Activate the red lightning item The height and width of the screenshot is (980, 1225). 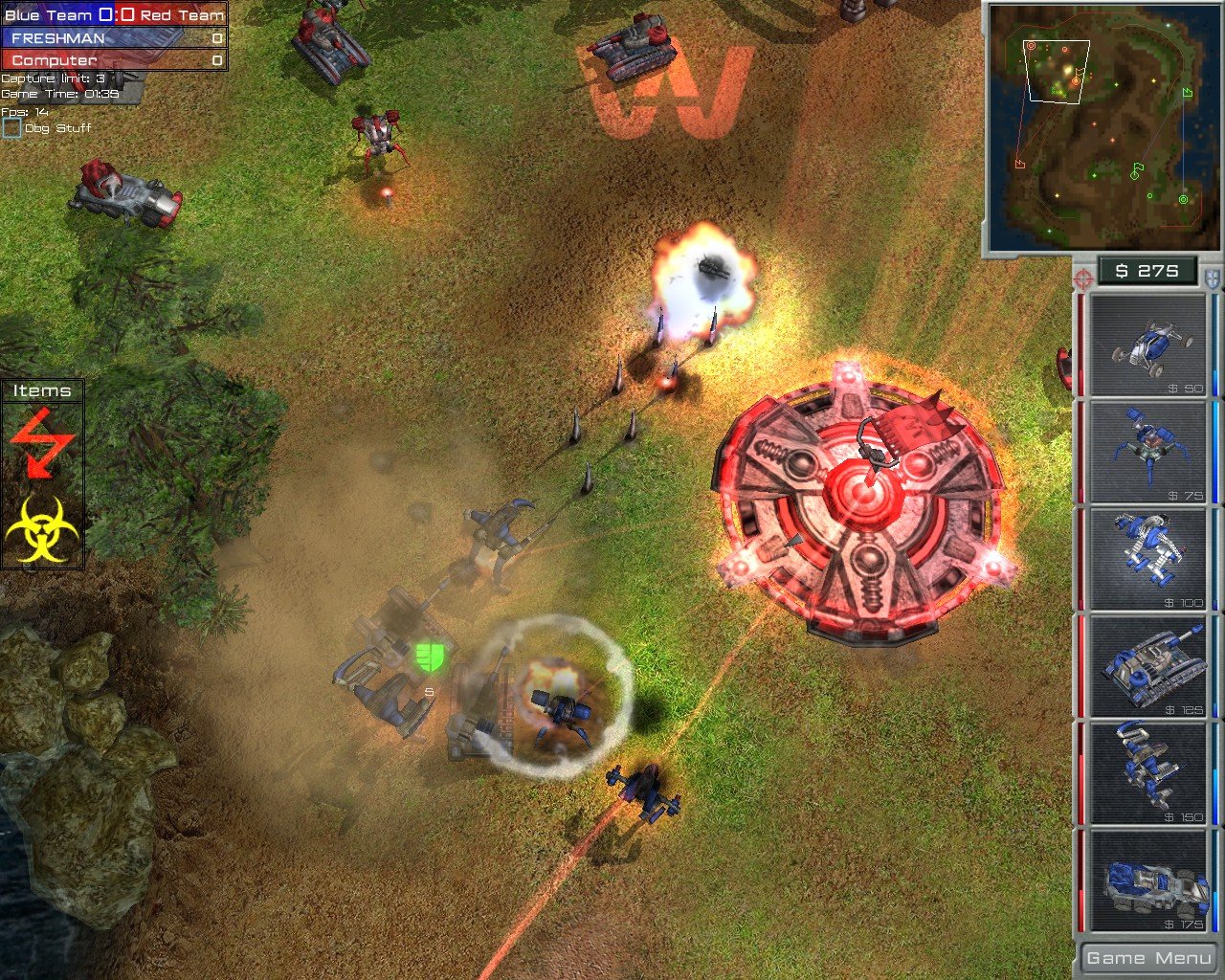(44, 442)
